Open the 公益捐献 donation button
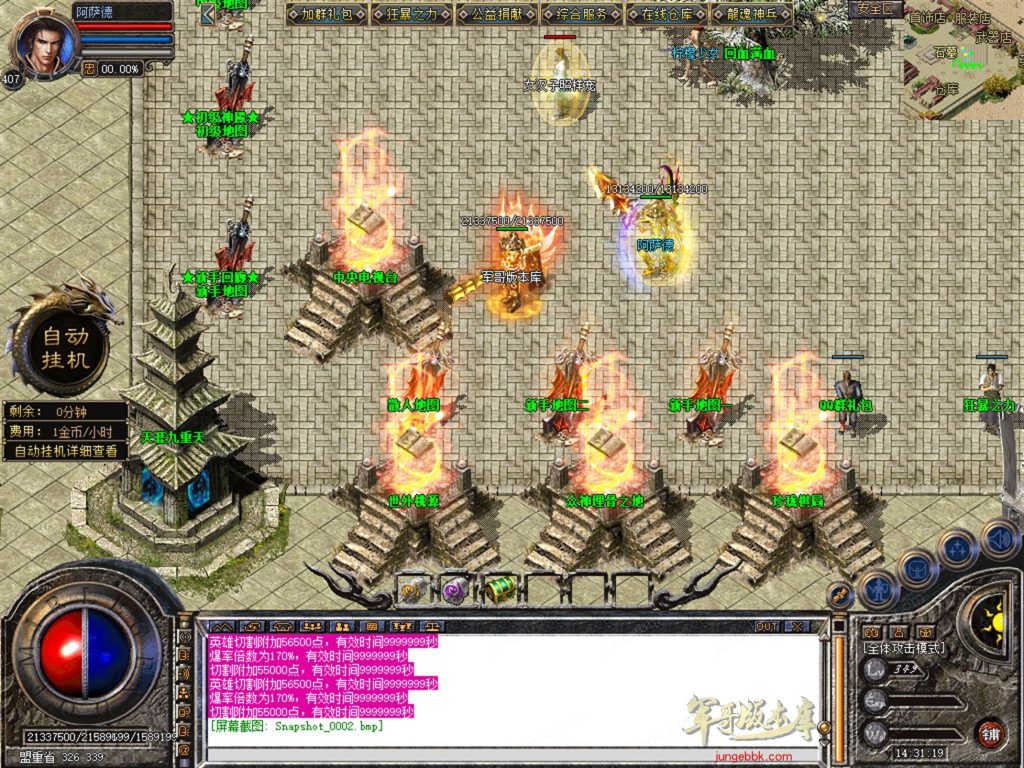The image size is (1024, 768). 496,14
